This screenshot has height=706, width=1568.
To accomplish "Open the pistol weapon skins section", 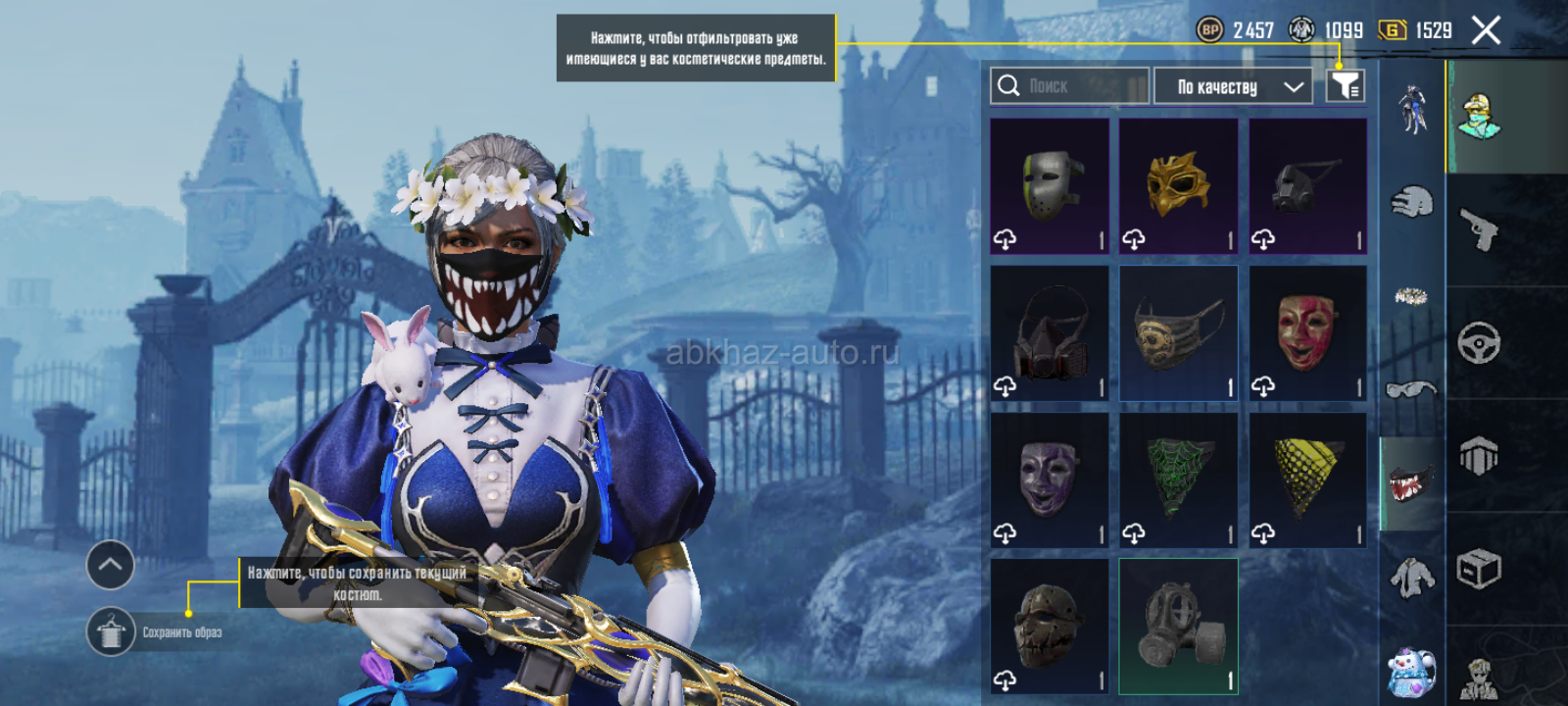I will 1479,230.
